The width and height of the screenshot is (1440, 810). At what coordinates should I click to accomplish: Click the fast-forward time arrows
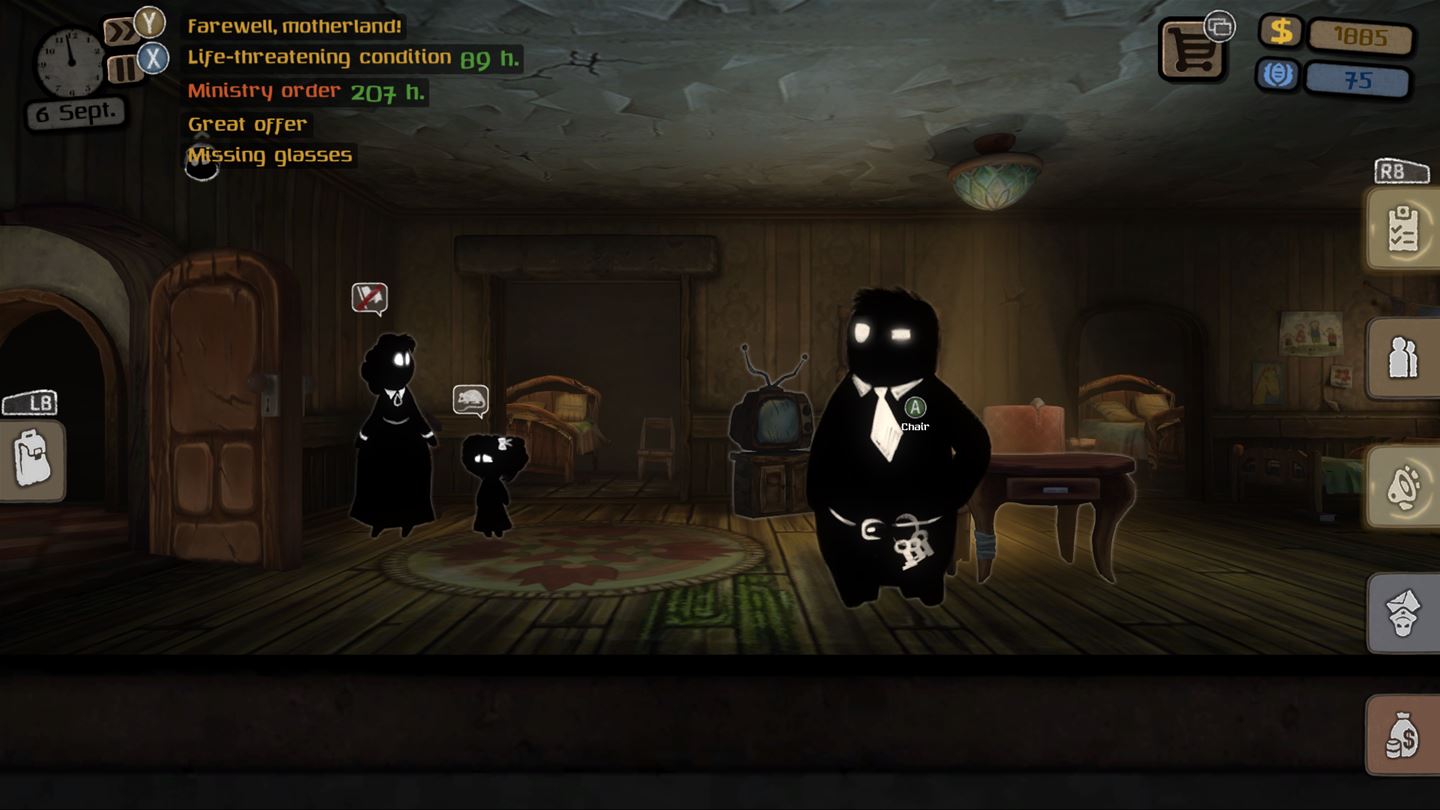pyautogui.click(x=120, y=32)
